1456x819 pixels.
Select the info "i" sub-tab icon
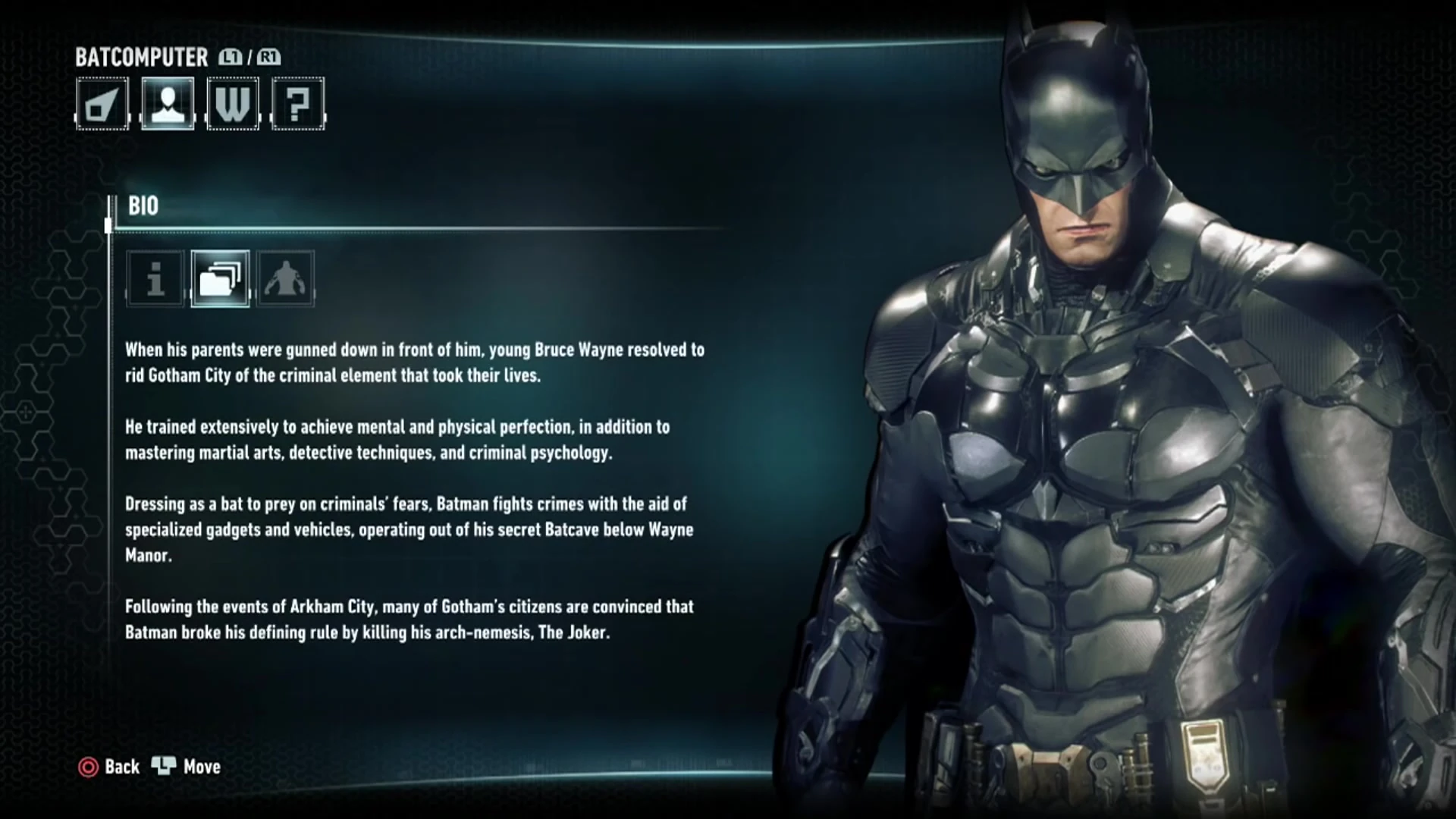154,280
